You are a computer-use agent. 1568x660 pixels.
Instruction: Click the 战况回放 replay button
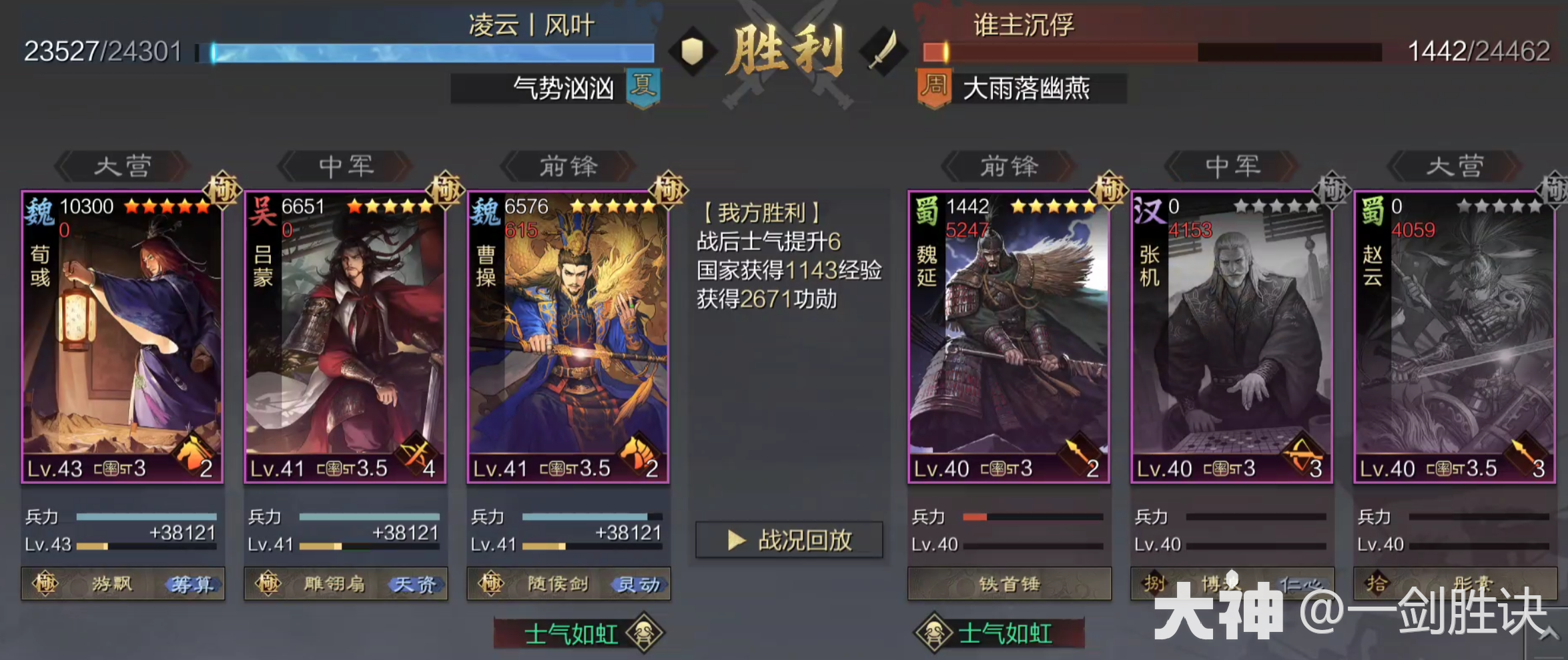[789, 541]
